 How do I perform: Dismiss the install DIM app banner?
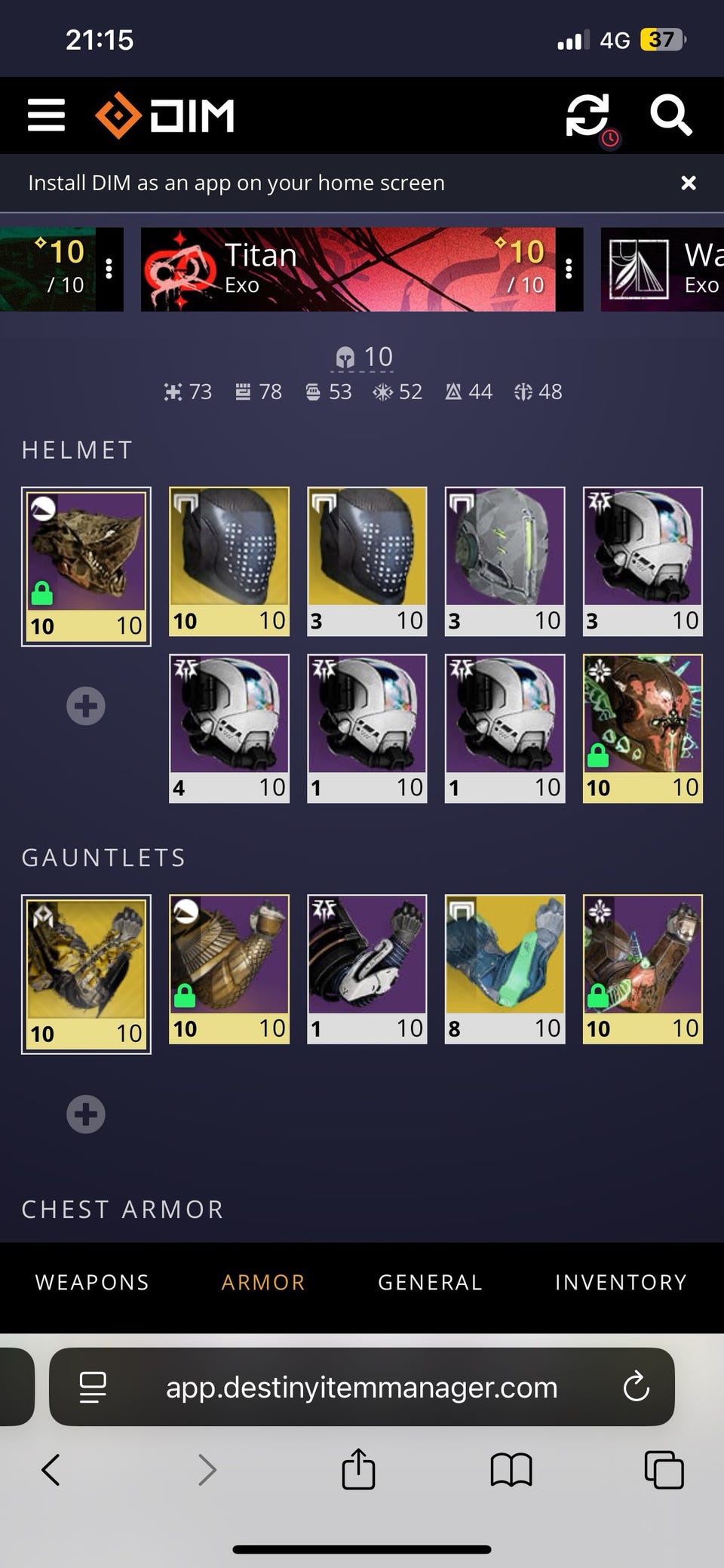(688, 183)
